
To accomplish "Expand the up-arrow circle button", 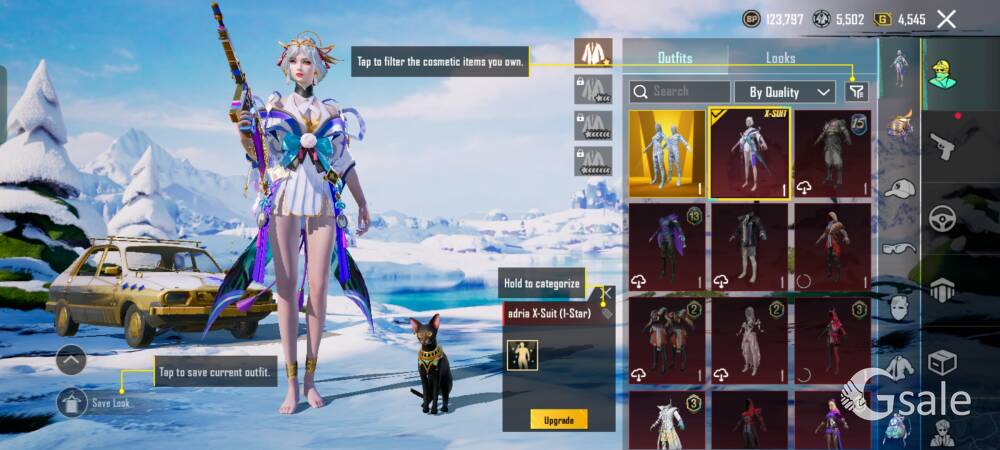I will point(71,359).
